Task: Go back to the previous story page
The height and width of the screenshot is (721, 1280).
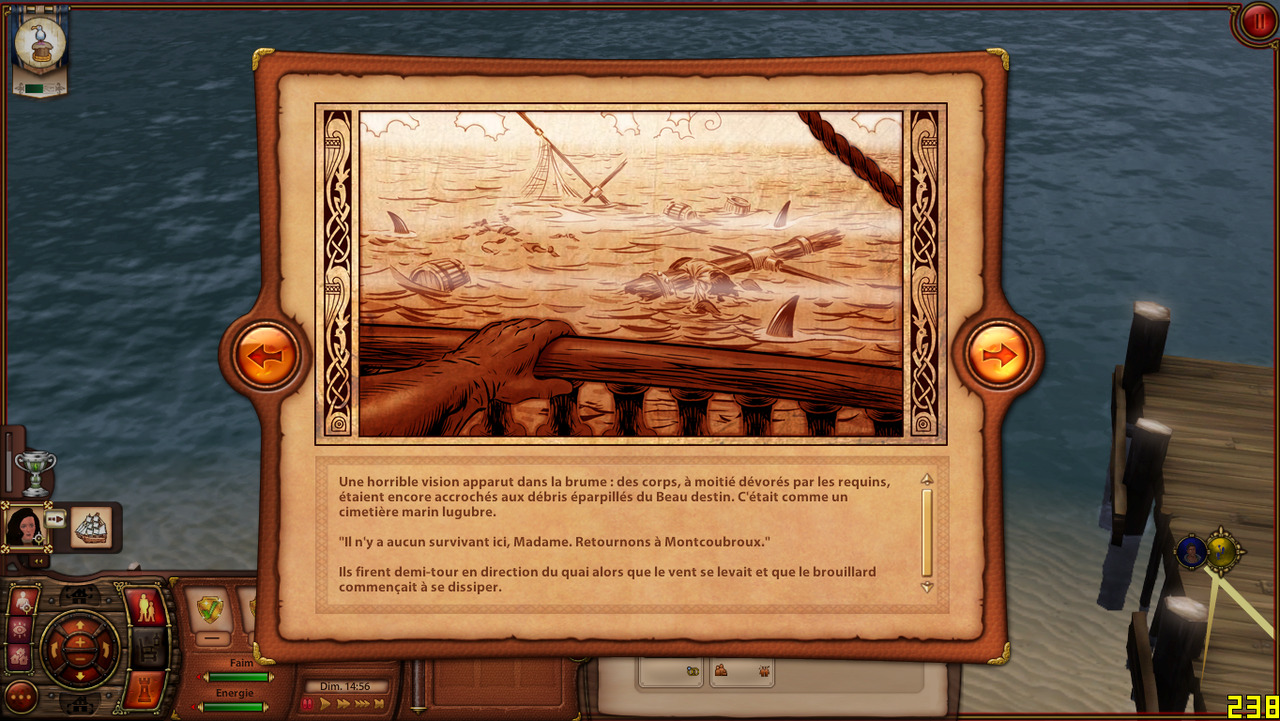Action: (x=267, y=355)
